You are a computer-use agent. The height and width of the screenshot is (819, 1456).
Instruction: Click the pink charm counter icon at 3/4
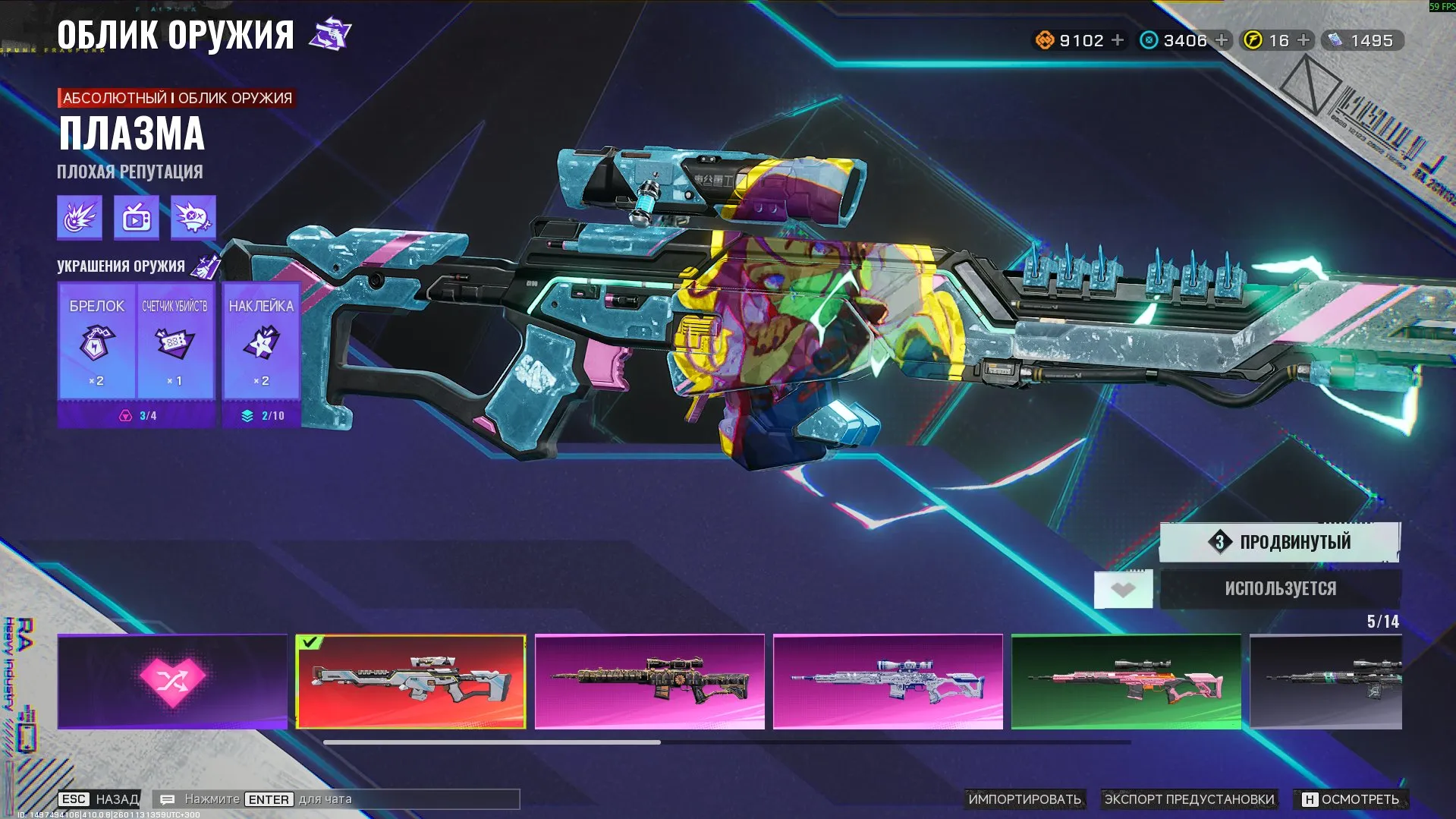click(125, 415)
